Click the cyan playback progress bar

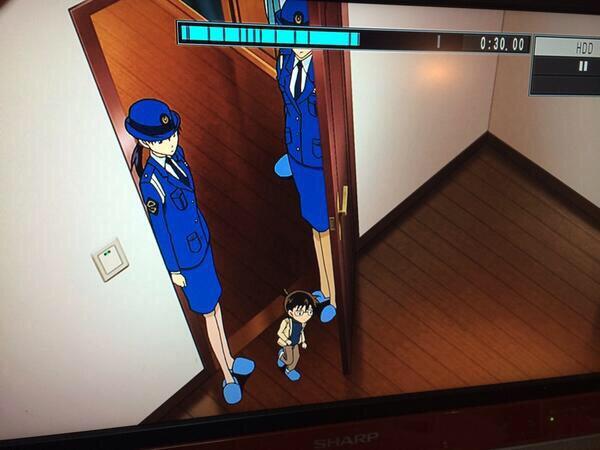pyautogui.click(x=270, y=37)
